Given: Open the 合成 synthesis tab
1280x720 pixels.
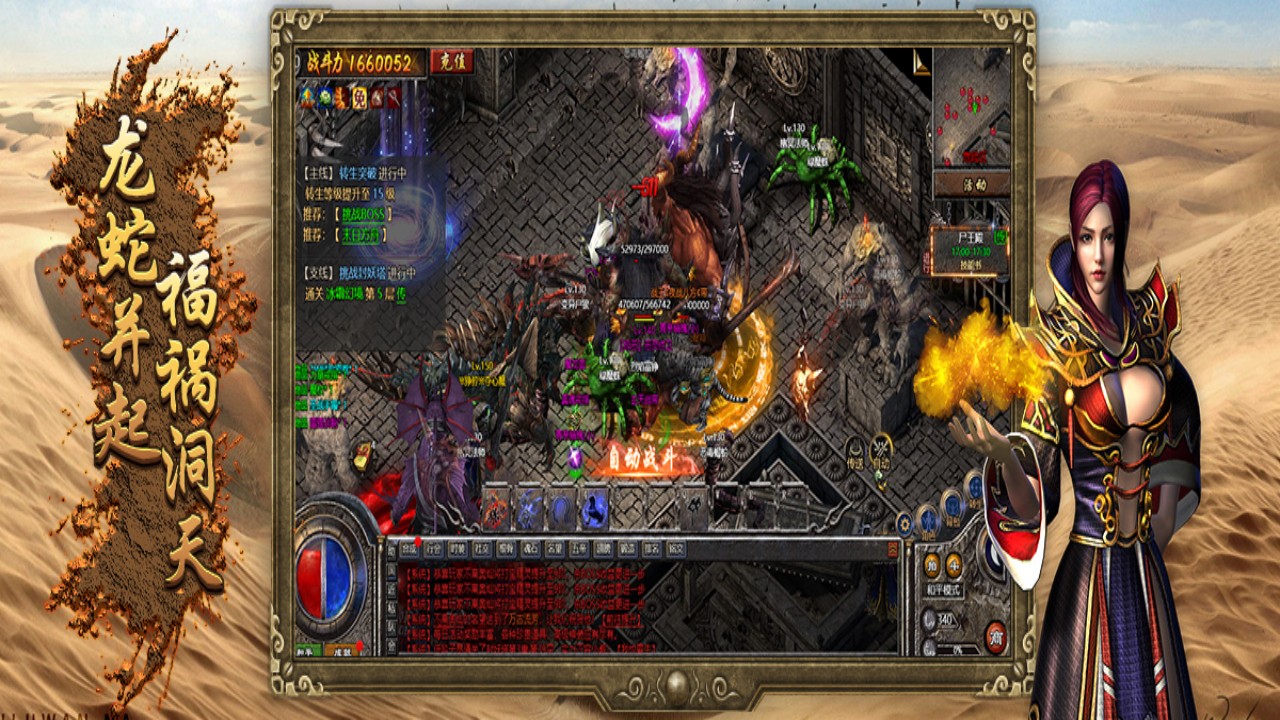Looking at the screenshot, I should click(x=409, y=548).
